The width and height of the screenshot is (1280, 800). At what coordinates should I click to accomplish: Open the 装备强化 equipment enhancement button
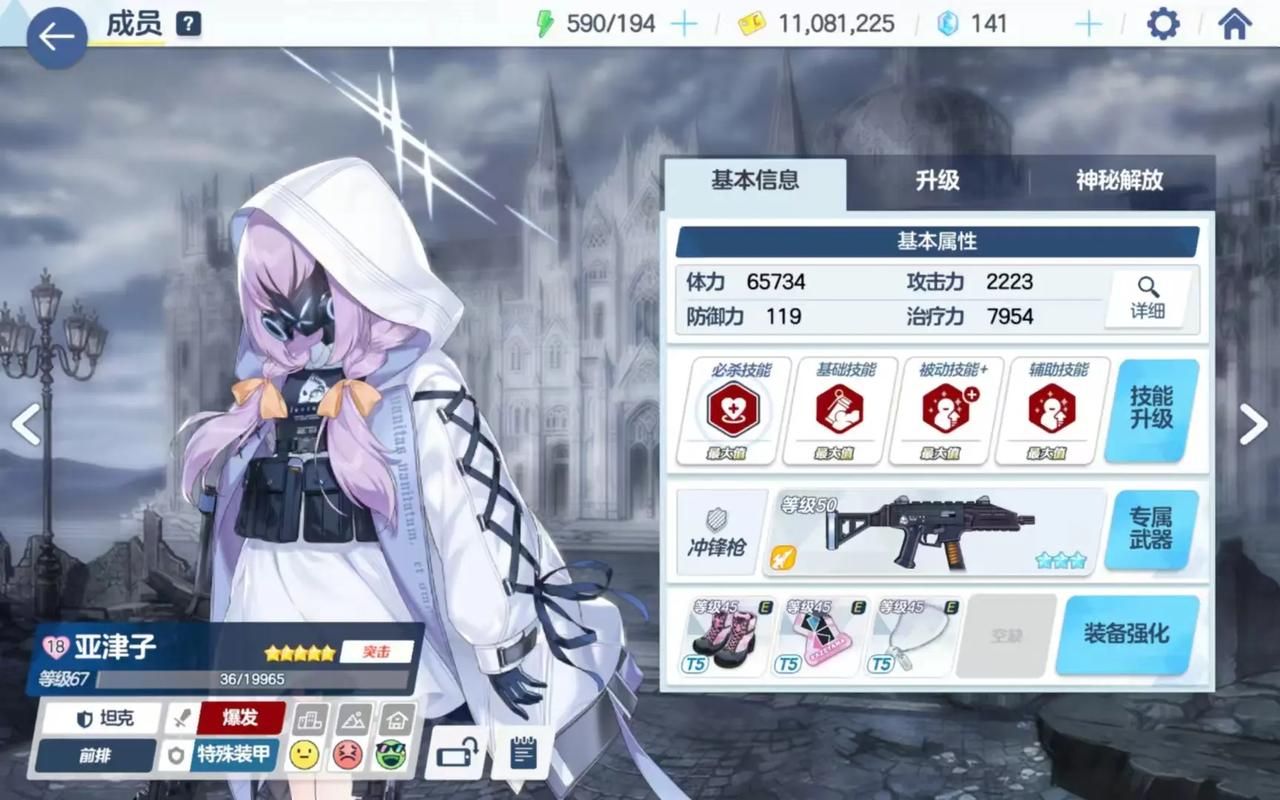tap(1126, 634)
